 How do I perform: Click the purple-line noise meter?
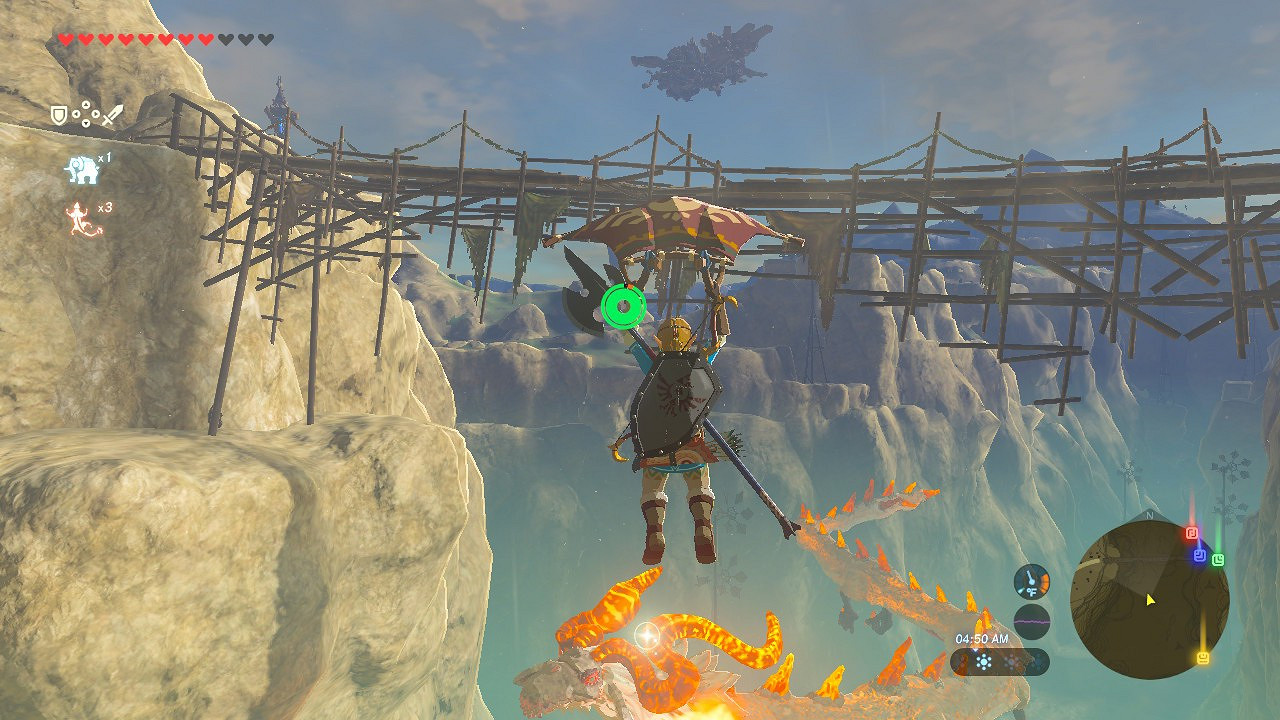pos(1031,621)
